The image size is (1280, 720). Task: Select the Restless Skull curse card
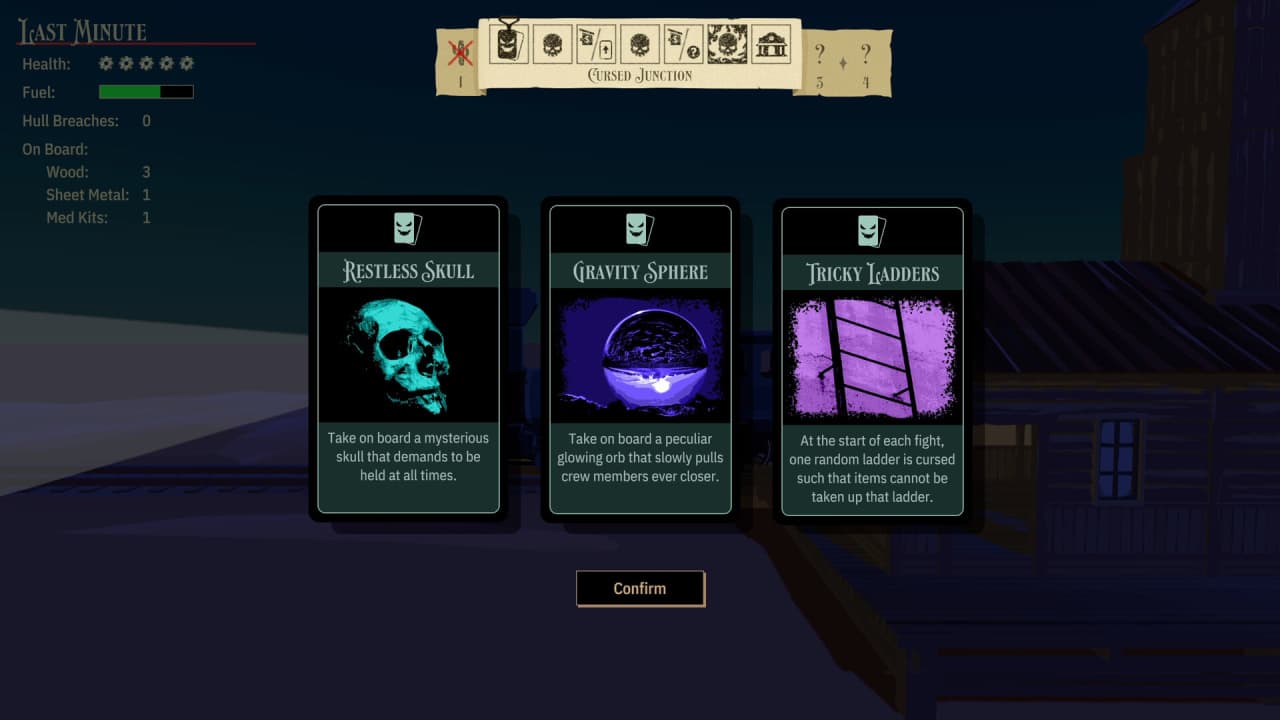coord(408,358)
